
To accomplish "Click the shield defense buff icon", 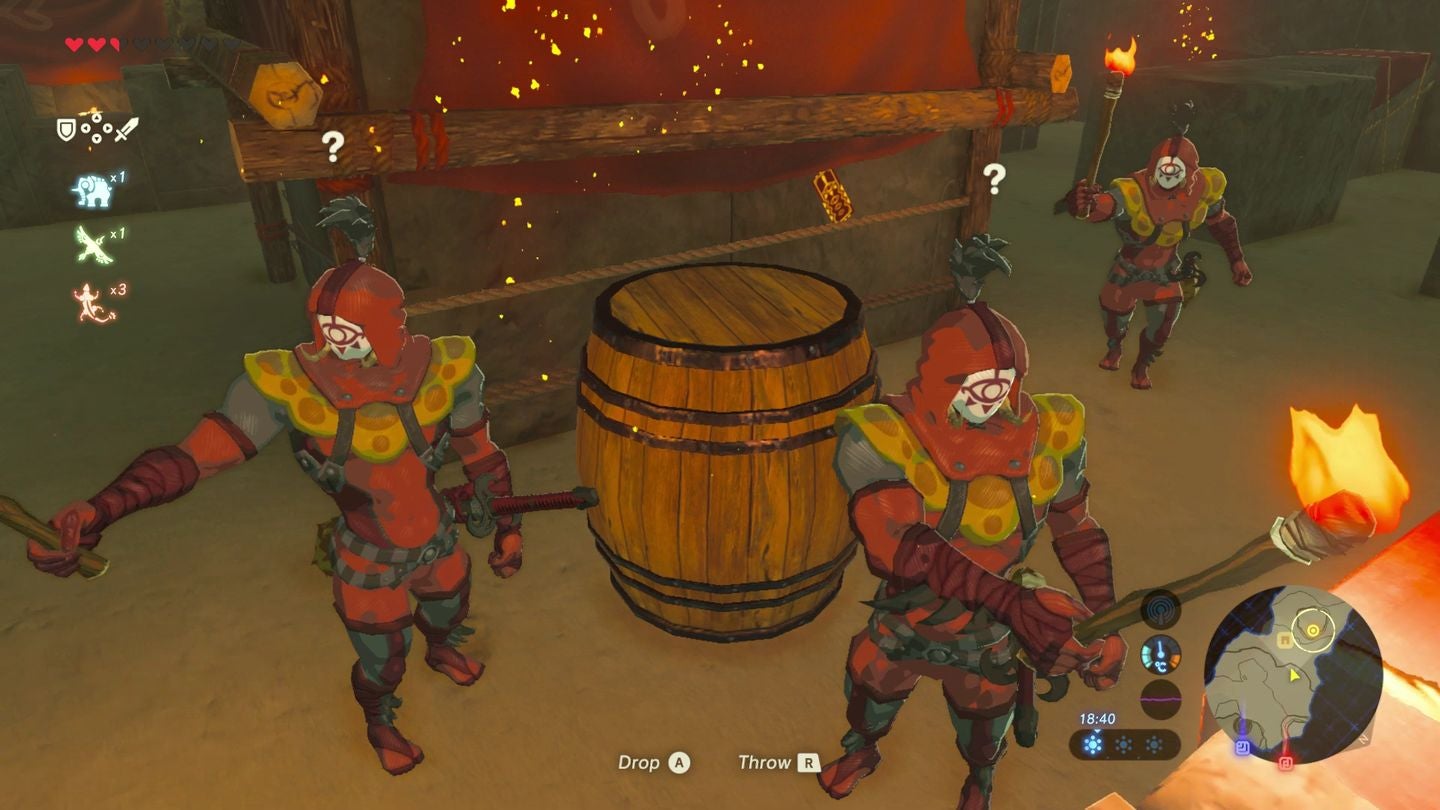I will coord(64,130).
